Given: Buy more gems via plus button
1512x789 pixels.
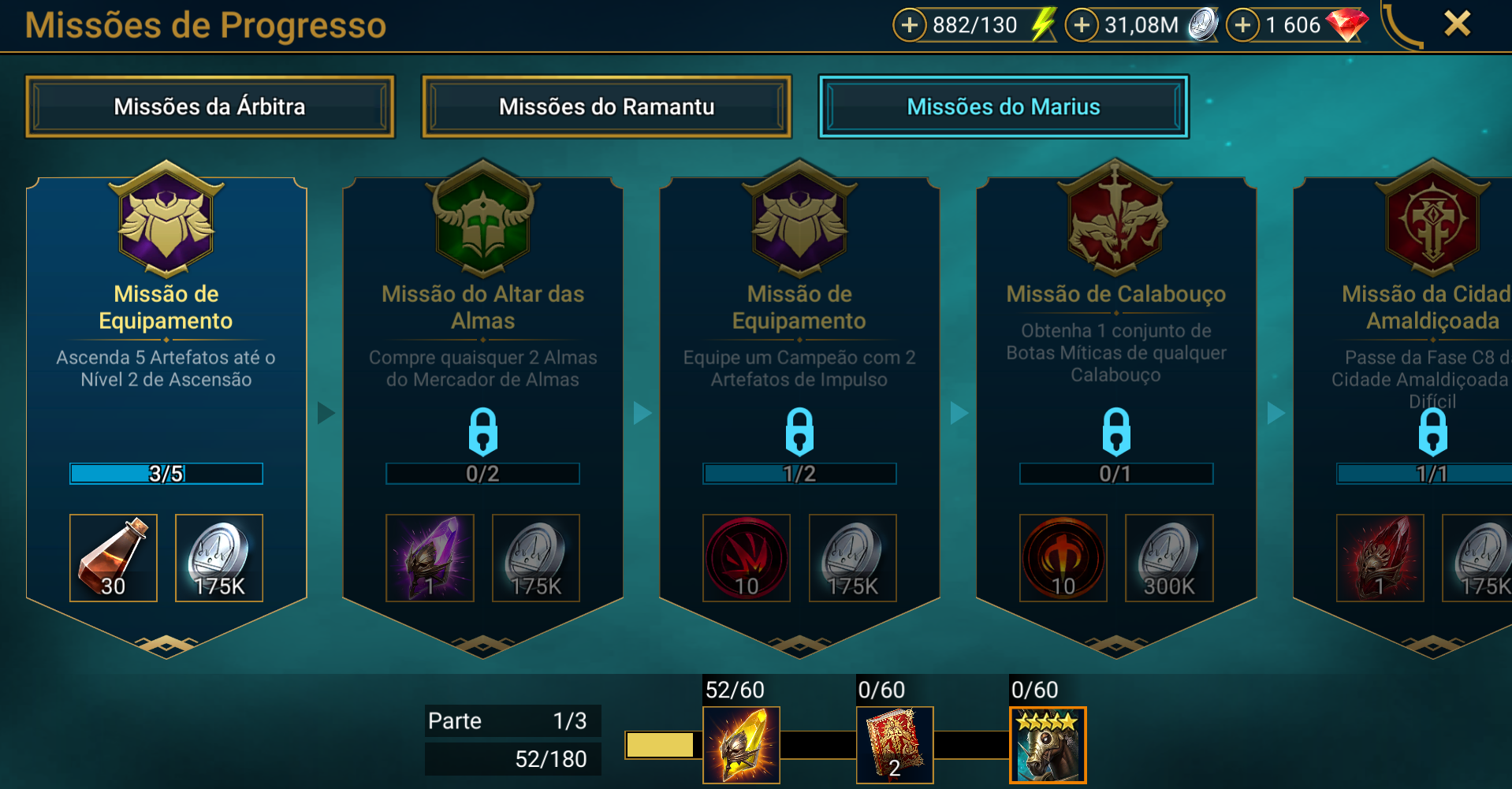Looking at the screenshot, I should click(x=1243, y=25).
